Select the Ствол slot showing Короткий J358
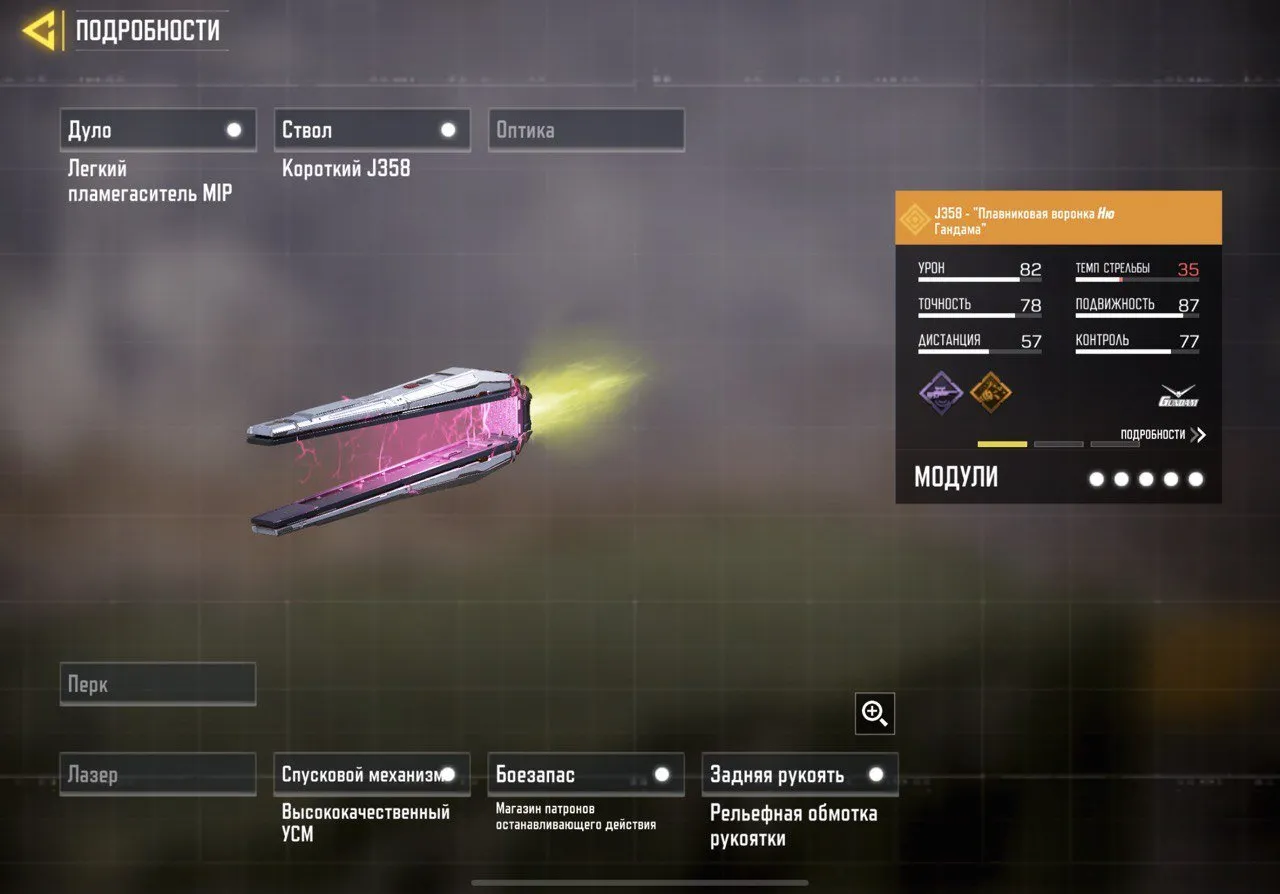The height and width of the screenshot is (894, 1280). 371,129
